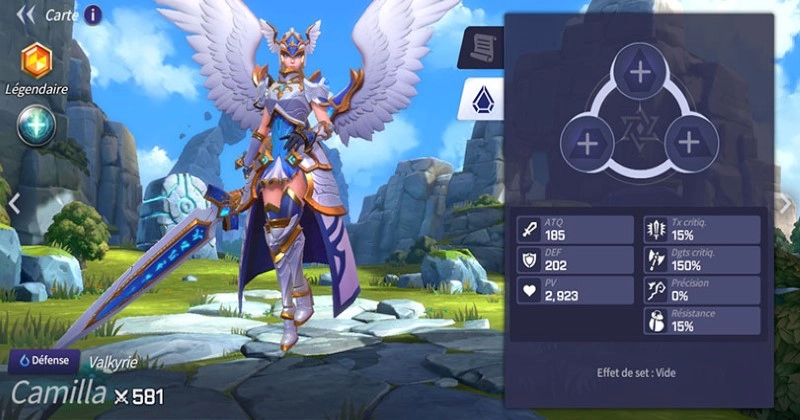Image resolution: width=800 pixels, height=420 pixels.
Task: Tap the green round skill icon
Action: [x=36, y=125]
